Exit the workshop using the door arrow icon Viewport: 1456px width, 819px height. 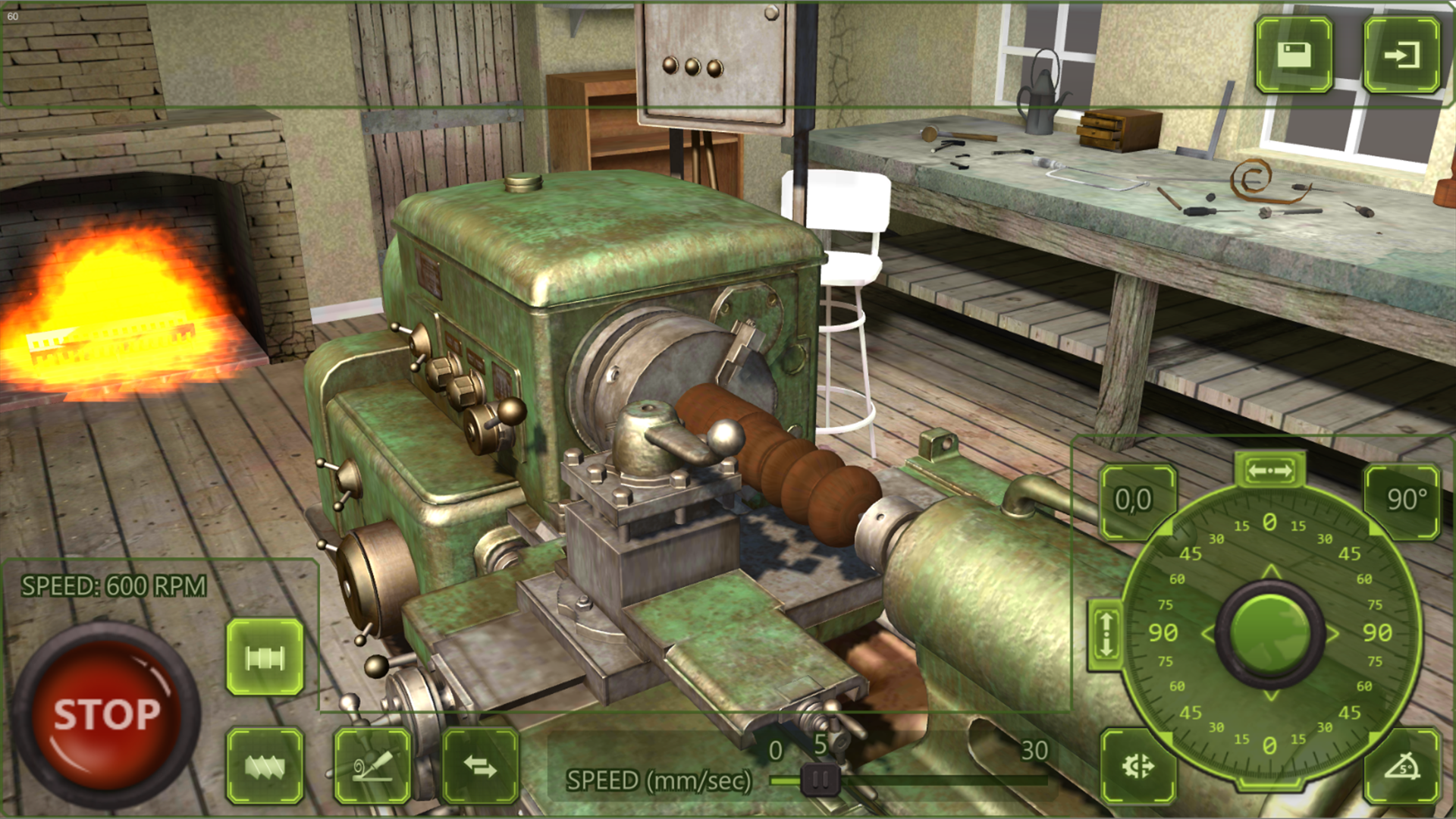tap(1401, 55)
